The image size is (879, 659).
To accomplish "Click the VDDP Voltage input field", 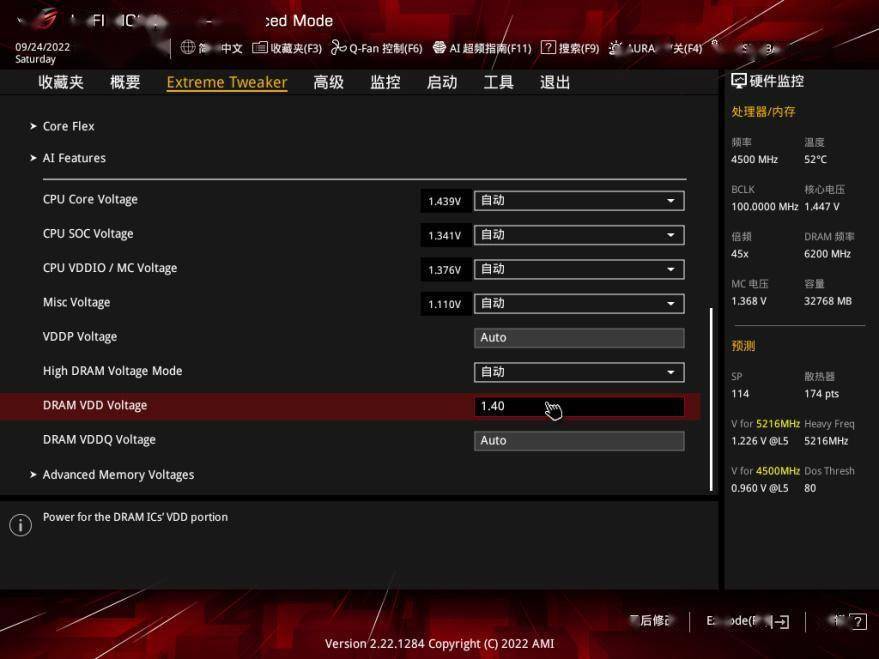I will pos(579,338).
